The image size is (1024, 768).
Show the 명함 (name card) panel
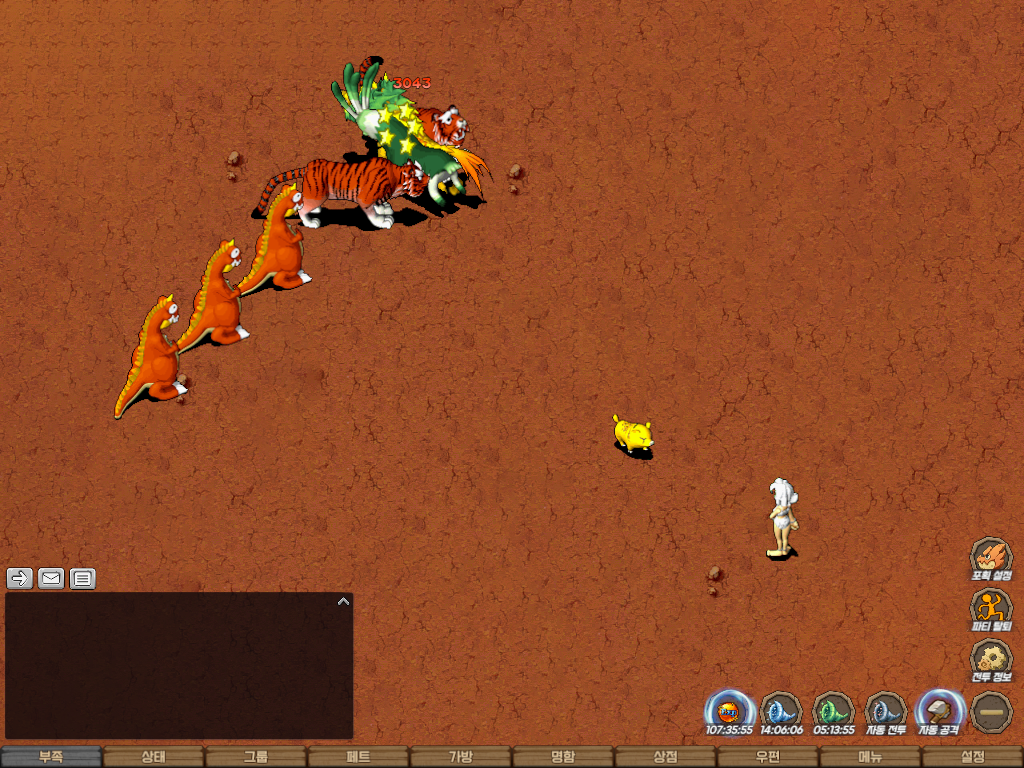(563, 757)
